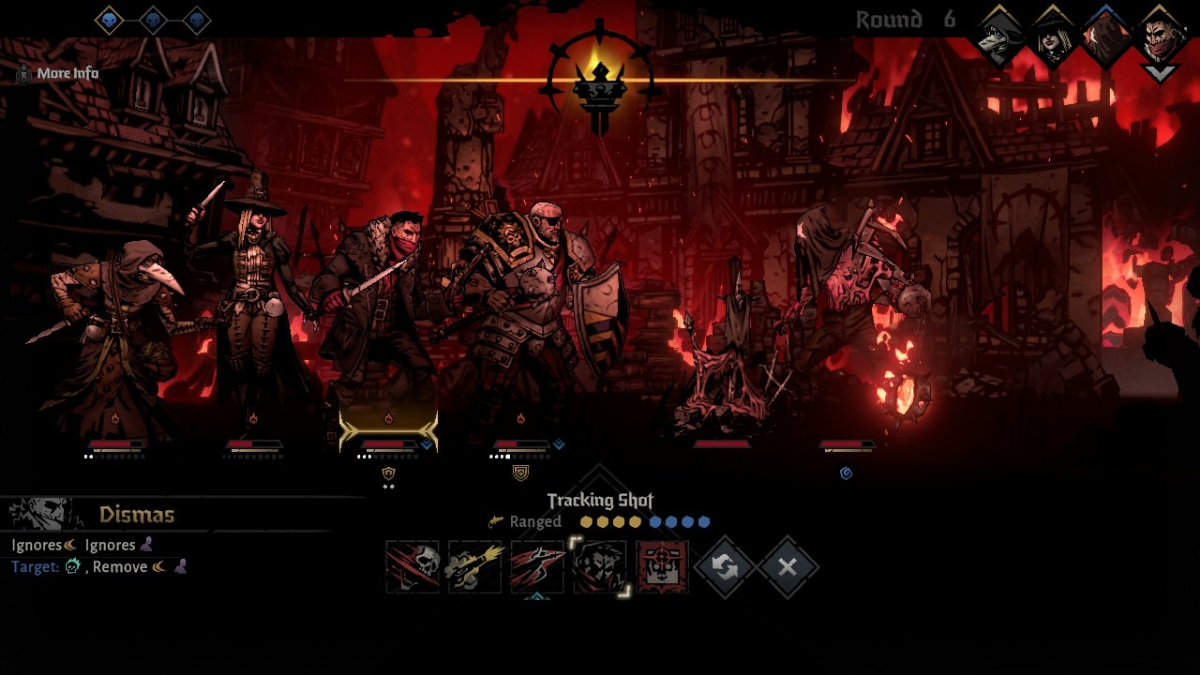Click the swap position arrows button
This screenshot has width=1200, height=675.
(725, 567)
